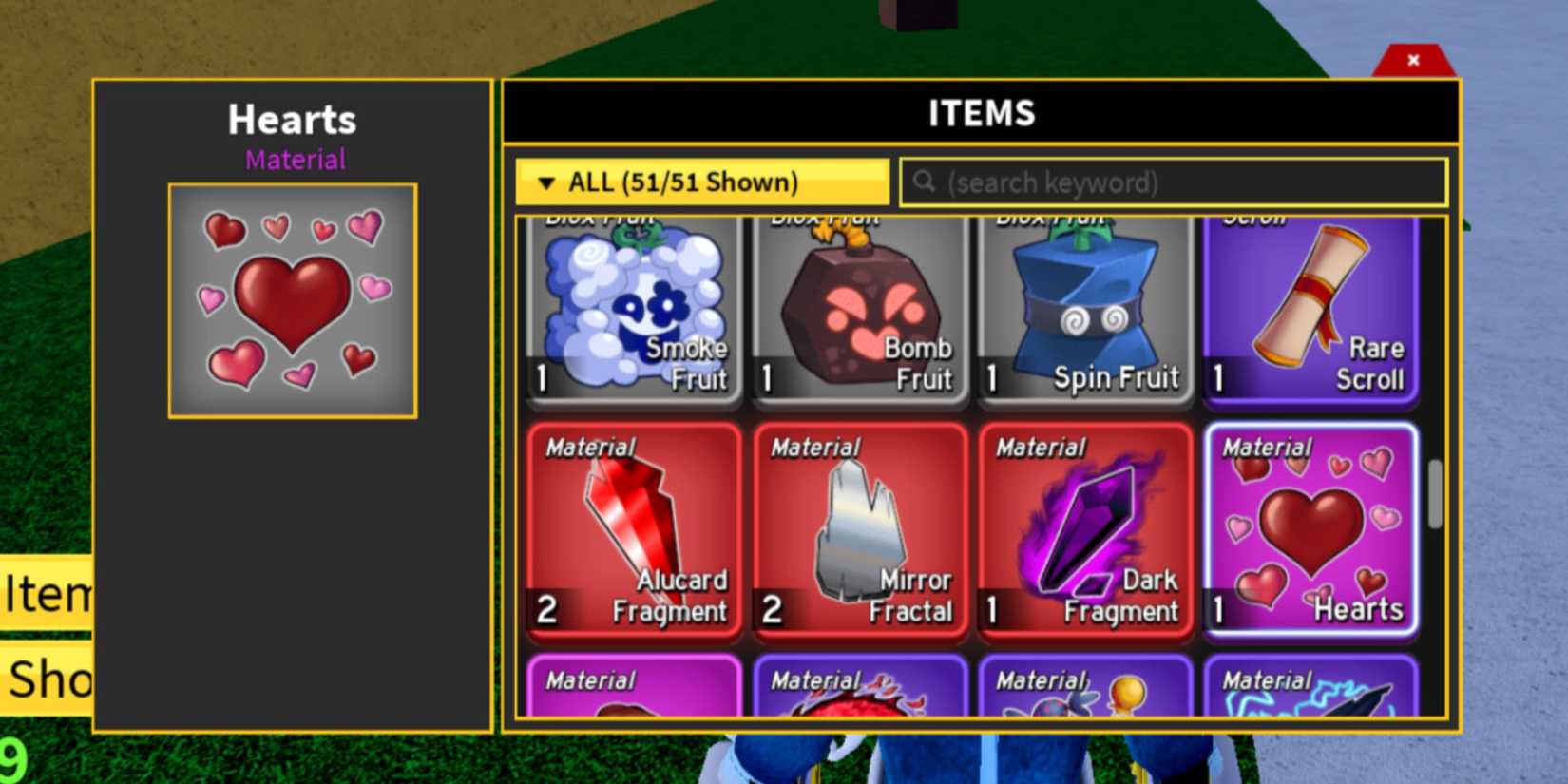Select the Spin Fruit icon

point(1083,304)
